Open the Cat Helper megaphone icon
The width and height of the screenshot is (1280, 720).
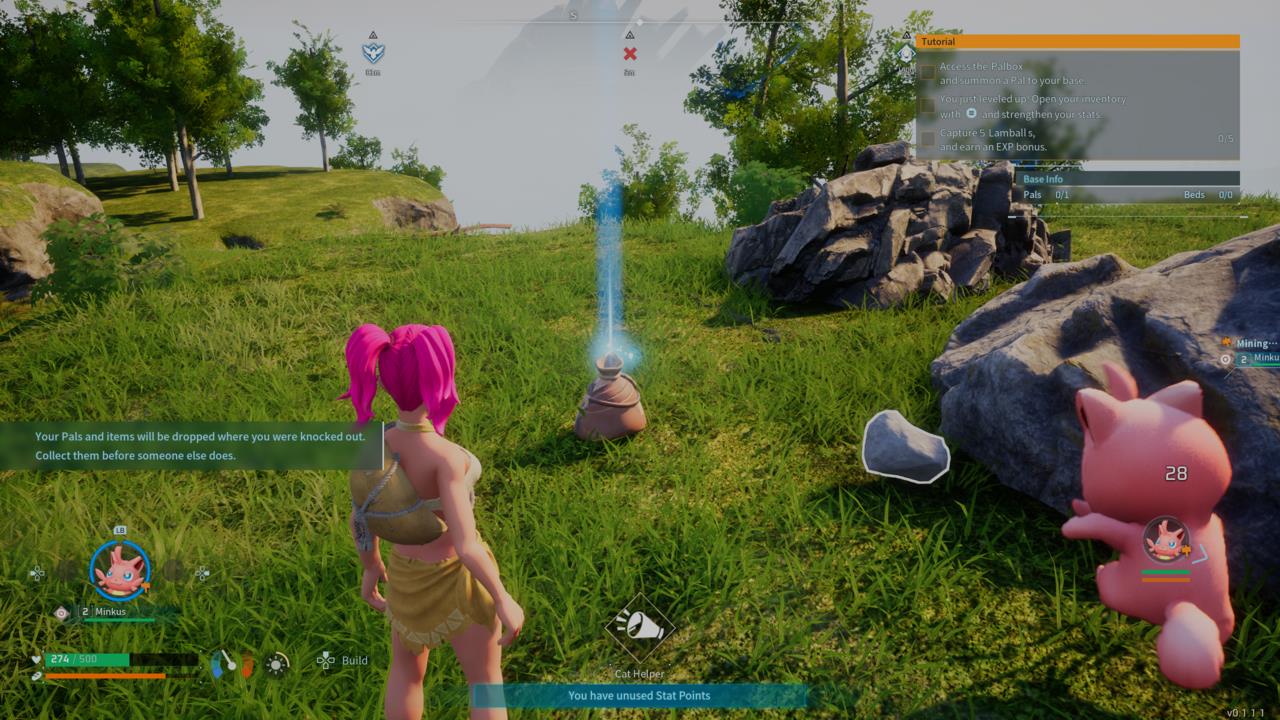click(638, 628)
